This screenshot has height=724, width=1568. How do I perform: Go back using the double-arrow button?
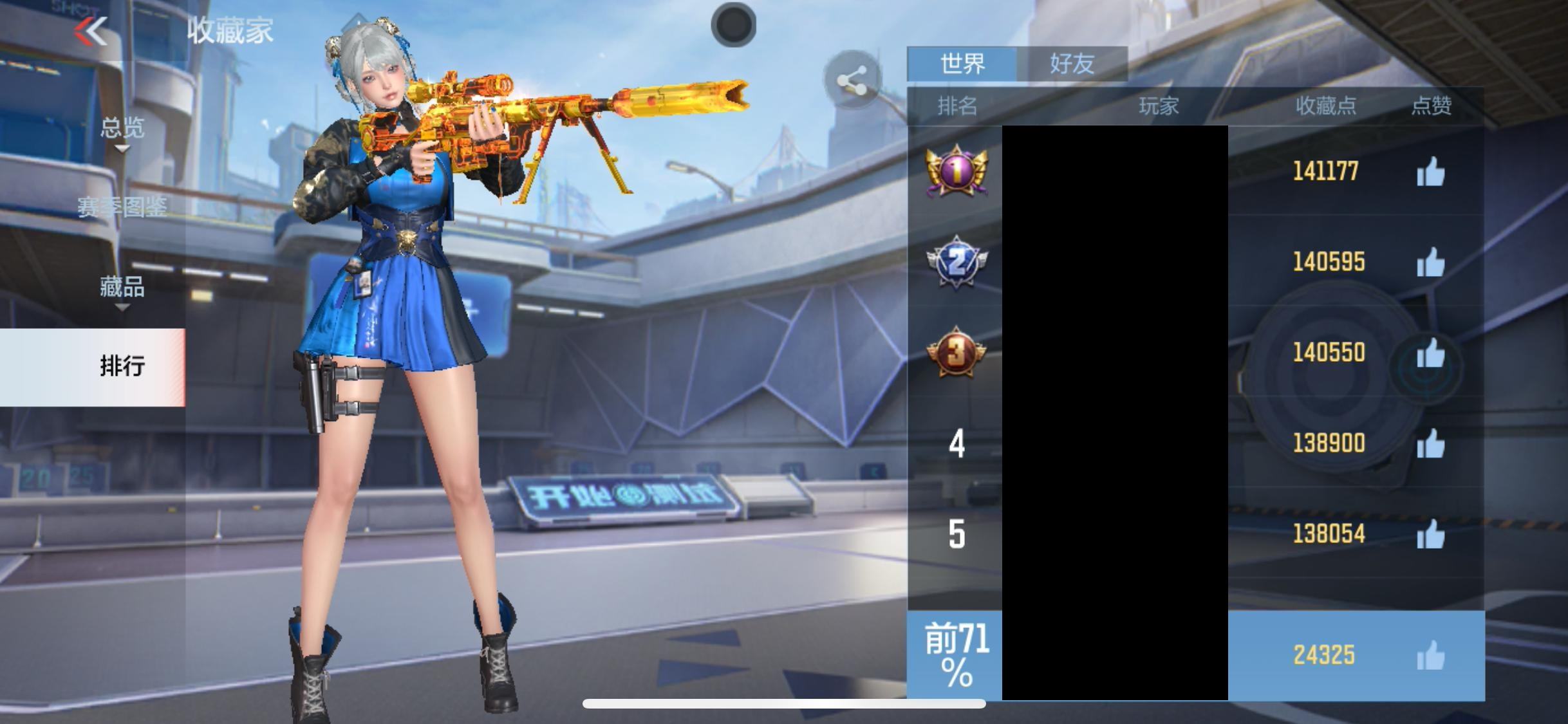pyautogui.click(x=91, y=32)
